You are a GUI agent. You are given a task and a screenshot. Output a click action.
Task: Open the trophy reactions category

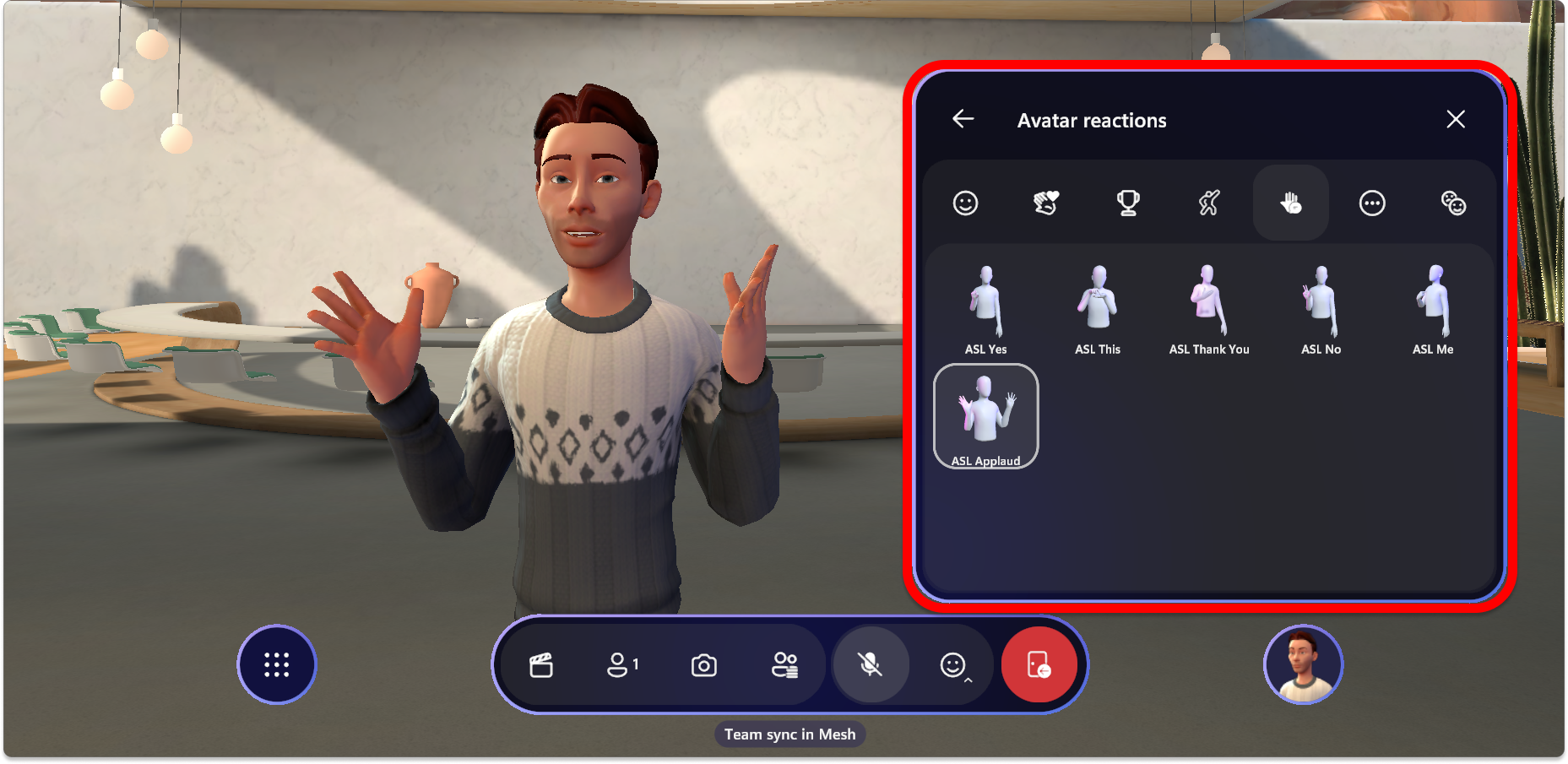tap(1129, 203)
